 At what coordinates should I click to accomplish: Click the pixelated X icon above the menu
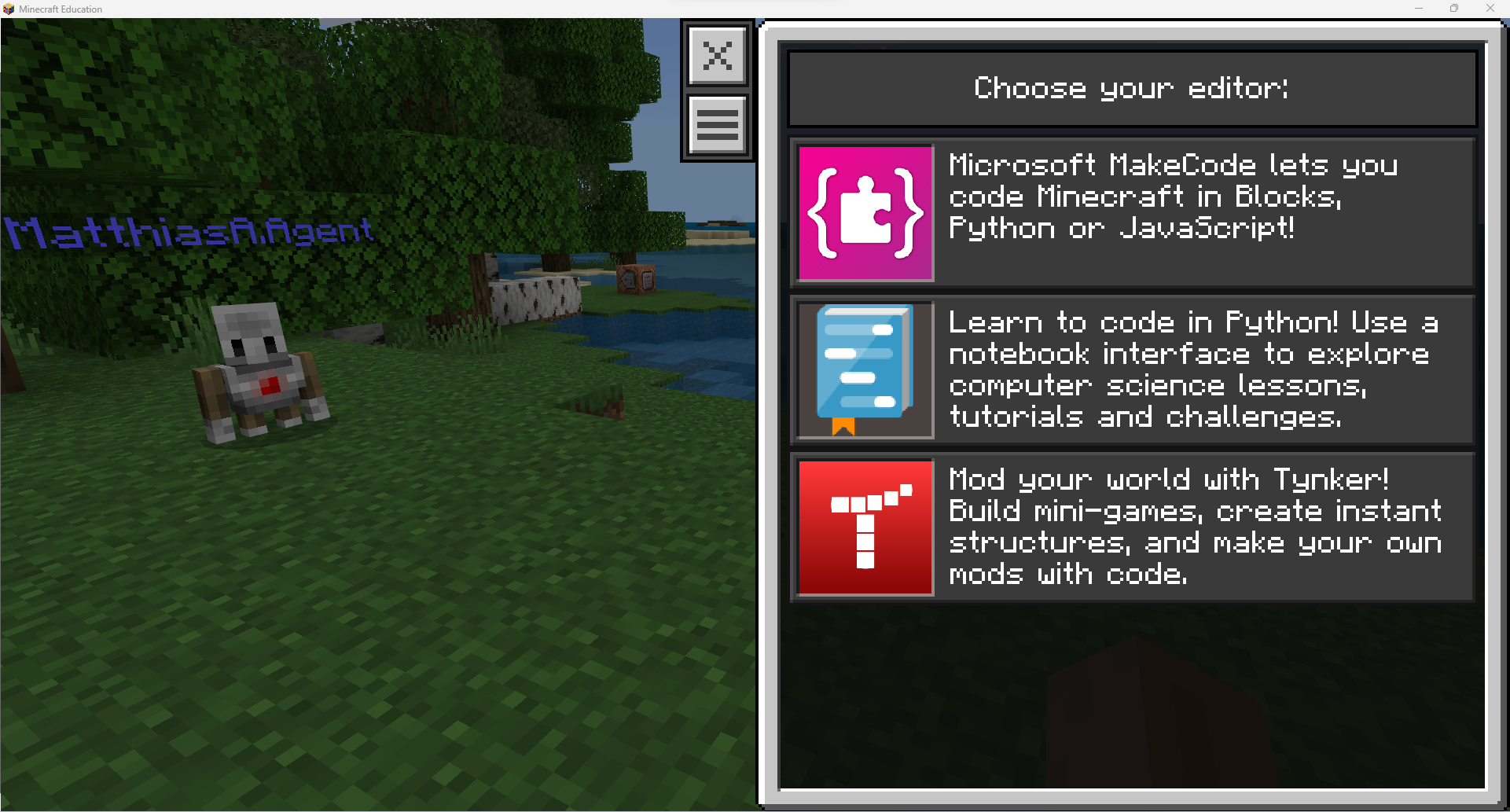[x=717, y=55]
